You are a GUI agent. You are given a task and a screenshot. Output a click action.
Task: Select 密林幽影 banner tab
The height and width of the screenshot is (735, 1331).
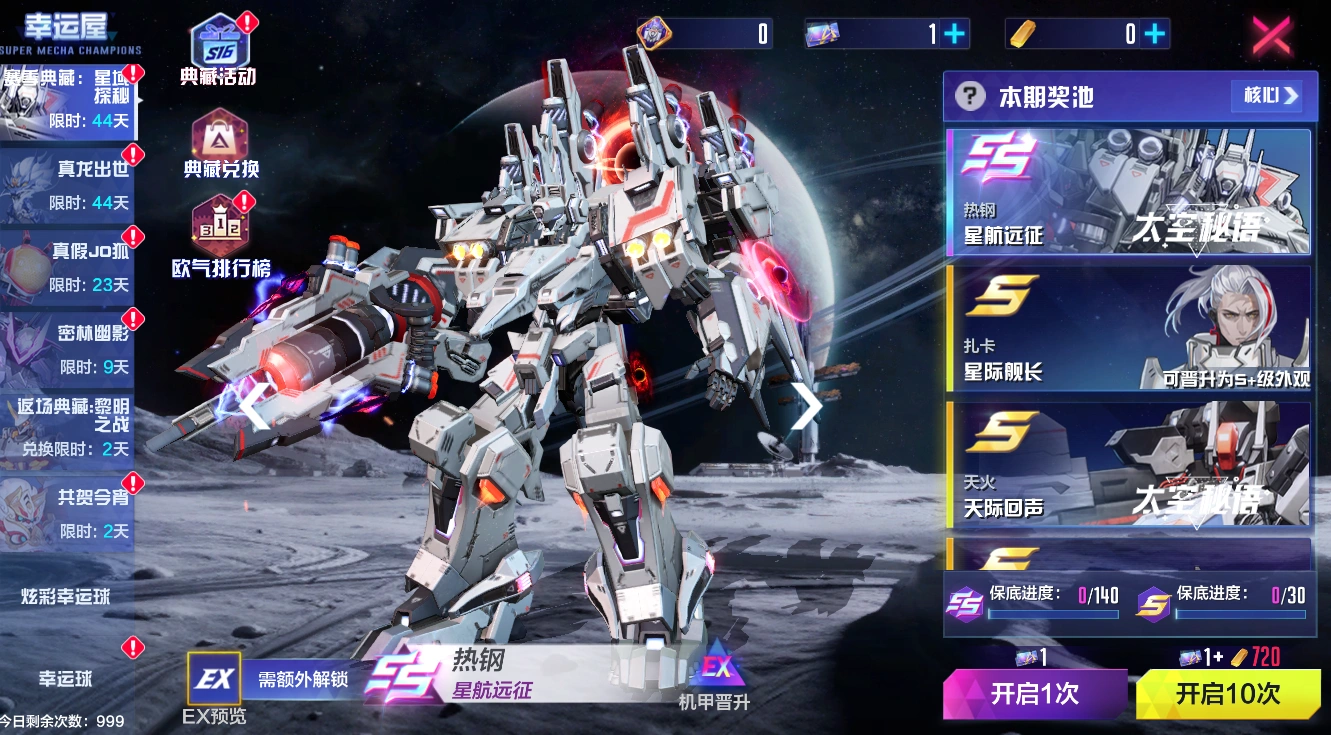point(67,350)
